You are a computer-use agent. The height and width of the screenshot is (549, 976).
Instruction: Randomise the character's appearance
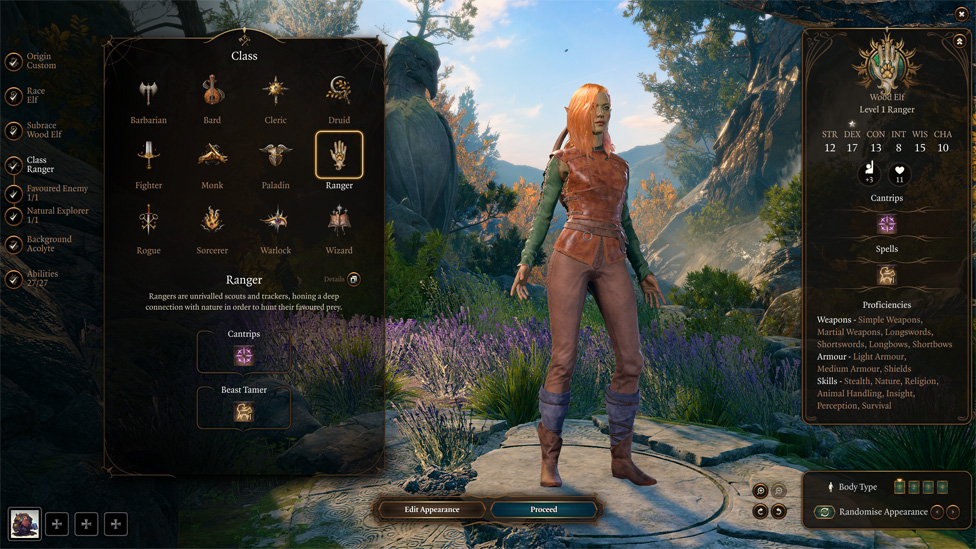pos(824,512)
